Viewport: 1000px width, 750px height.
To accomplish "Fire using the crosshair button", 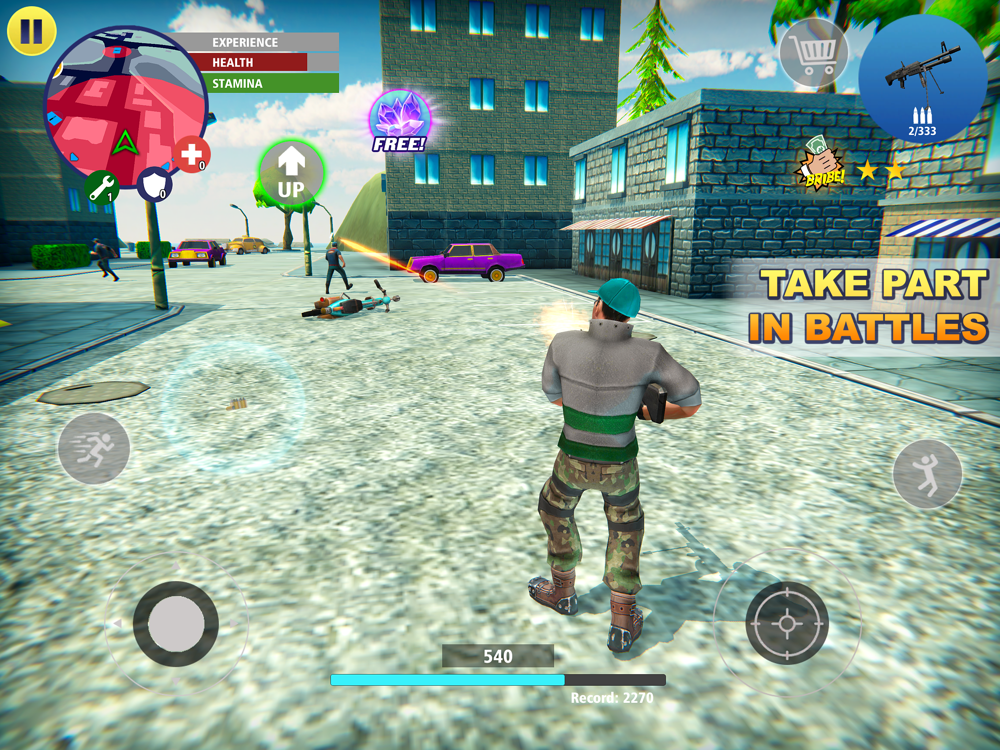I will point(787,623).
